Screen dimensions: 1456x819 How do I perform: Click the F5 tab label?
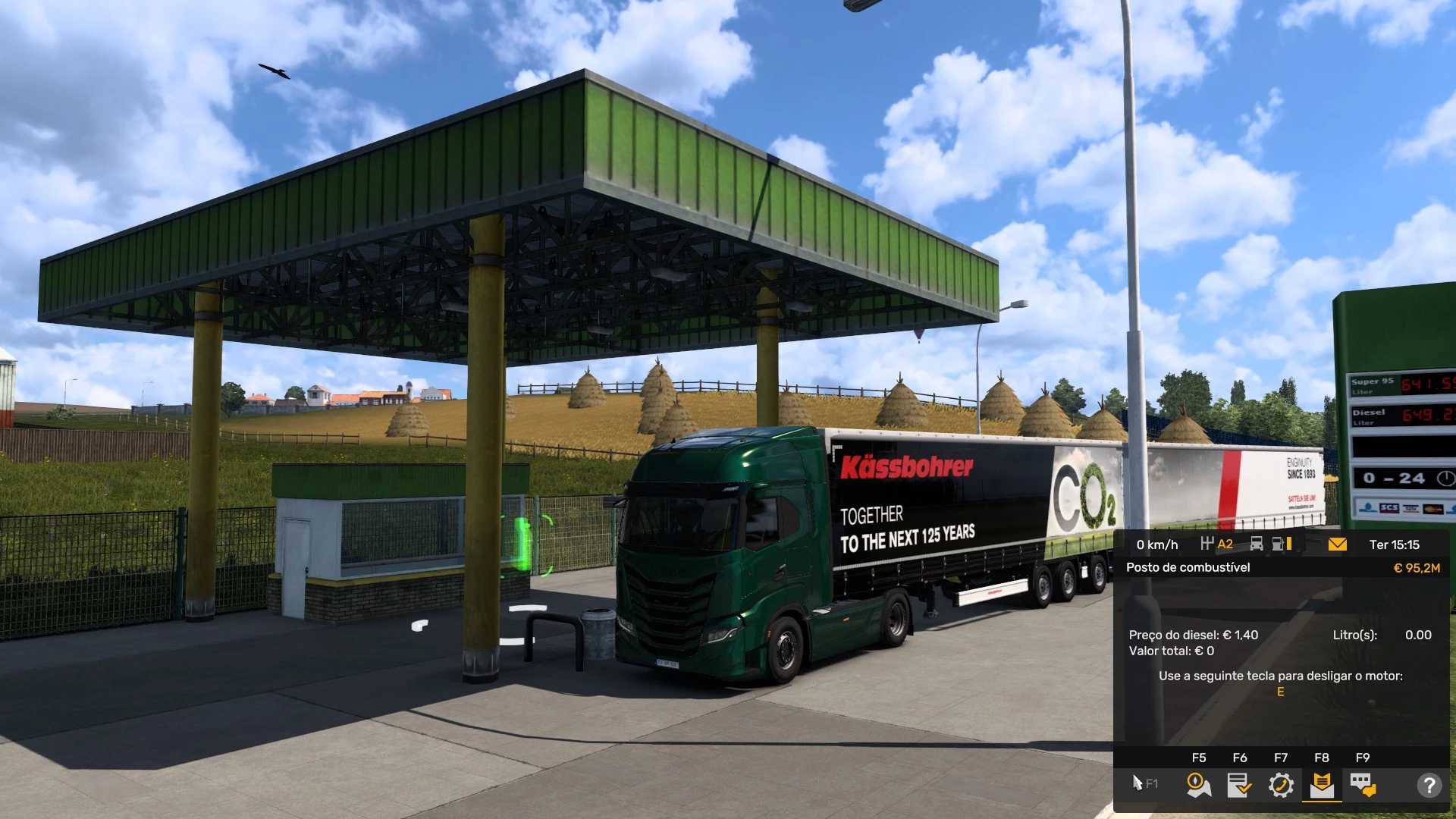pos(1199,757)
